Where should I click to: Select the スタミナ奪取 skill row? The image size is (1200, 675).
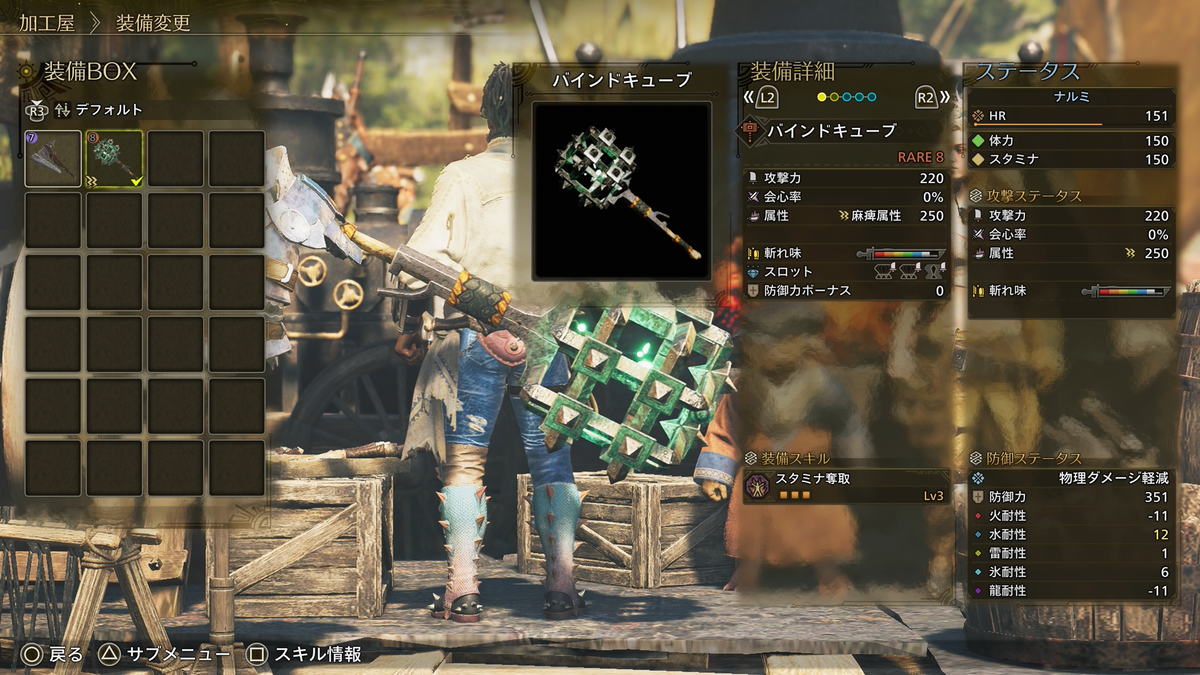(846, 486)
